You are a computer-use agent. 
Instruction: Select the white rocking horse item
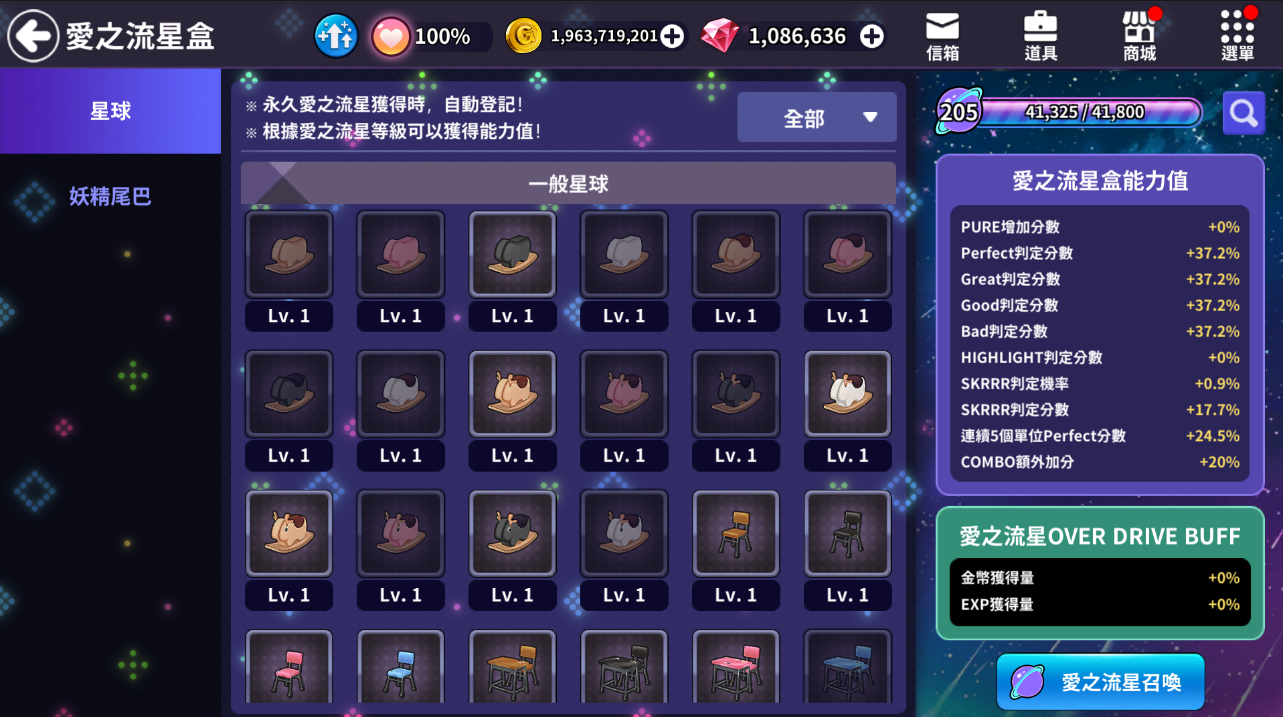point(847,394)
